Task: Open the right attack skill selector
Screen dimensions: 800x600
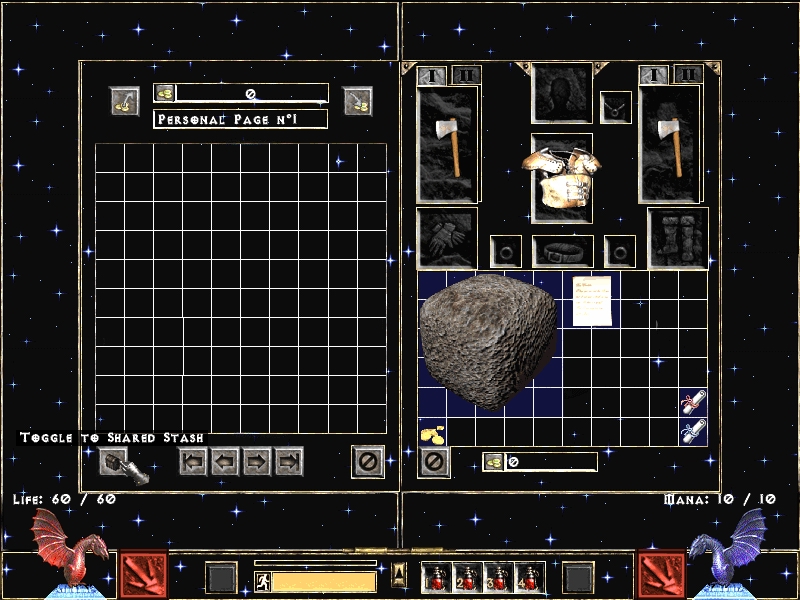Action: (662, 575)
